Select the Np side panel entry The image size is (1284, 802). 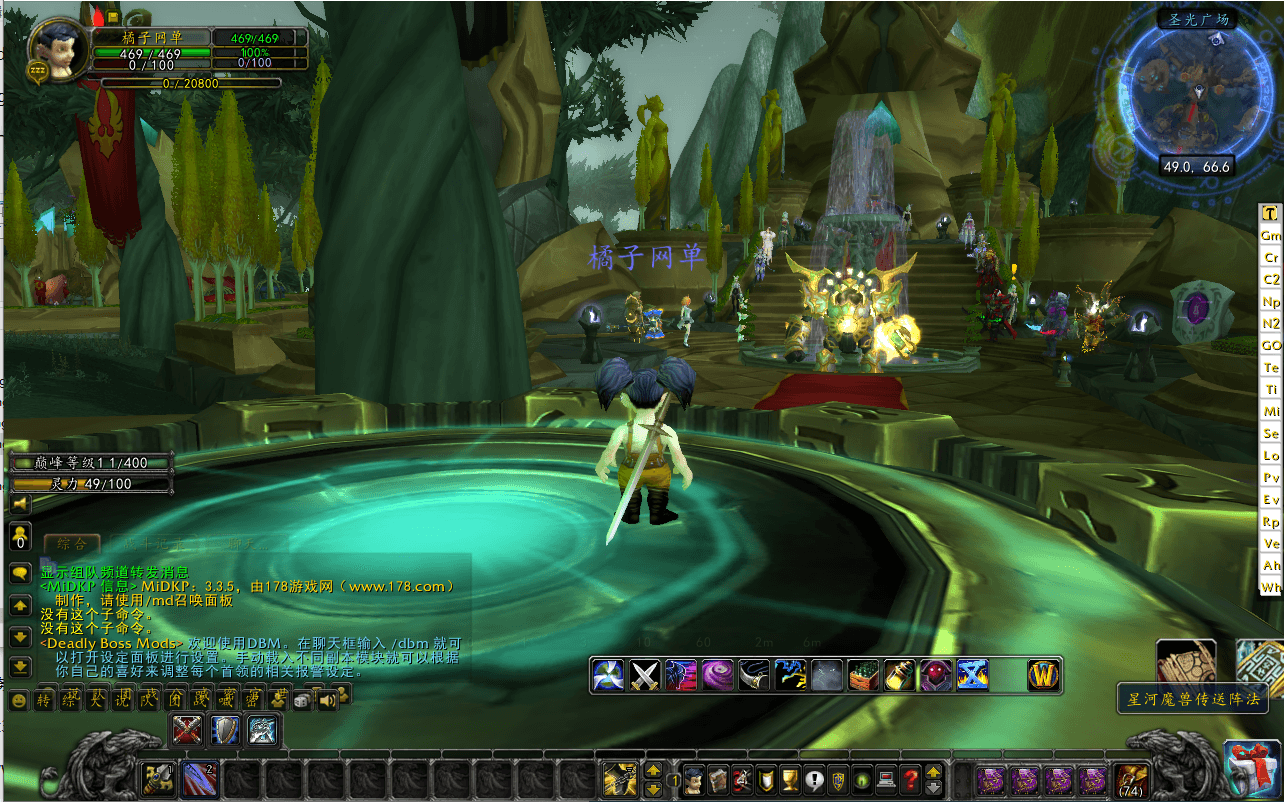pyautogui.click(x=1271, y=301)
